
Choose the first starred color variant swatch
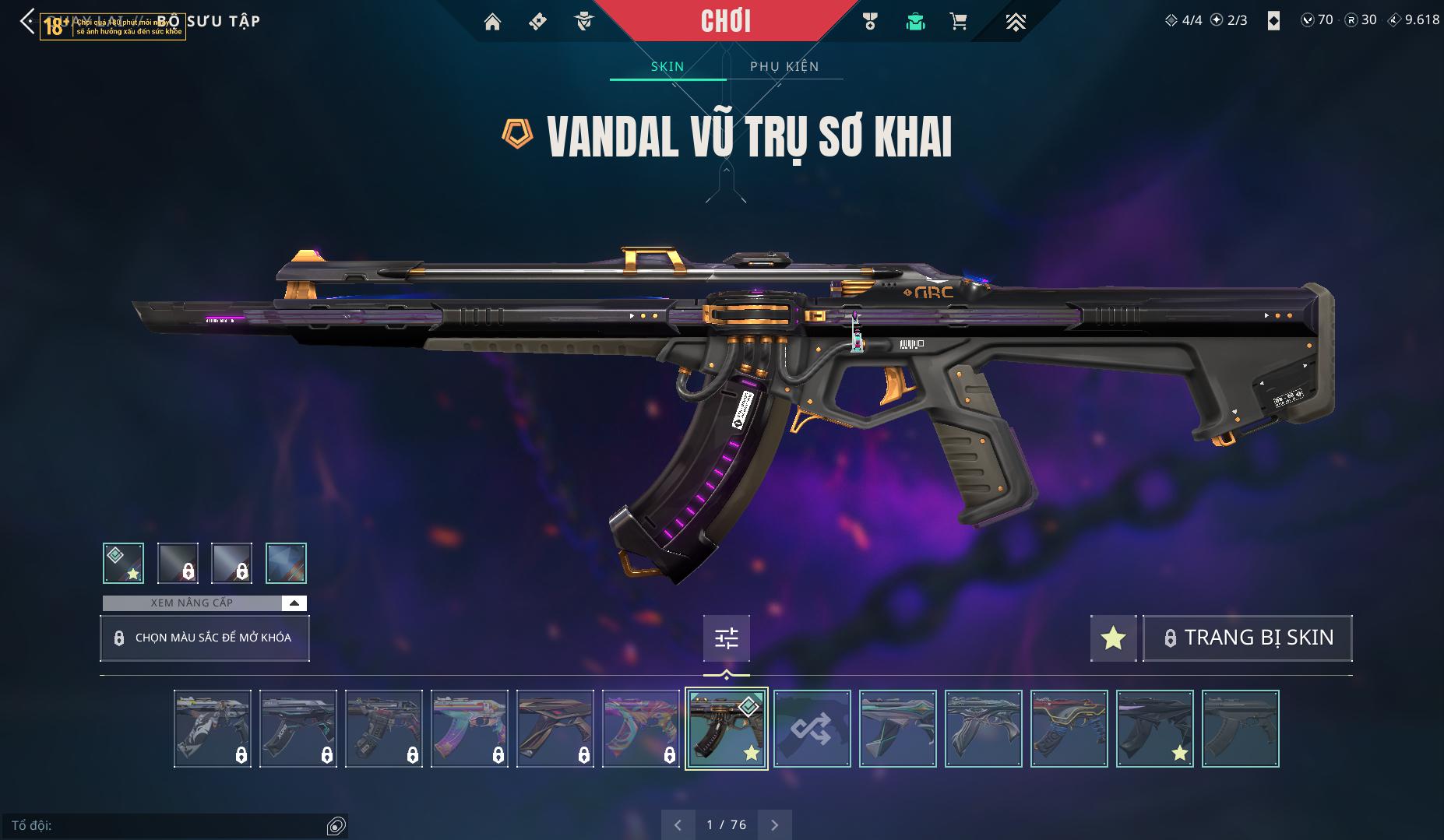123,563
